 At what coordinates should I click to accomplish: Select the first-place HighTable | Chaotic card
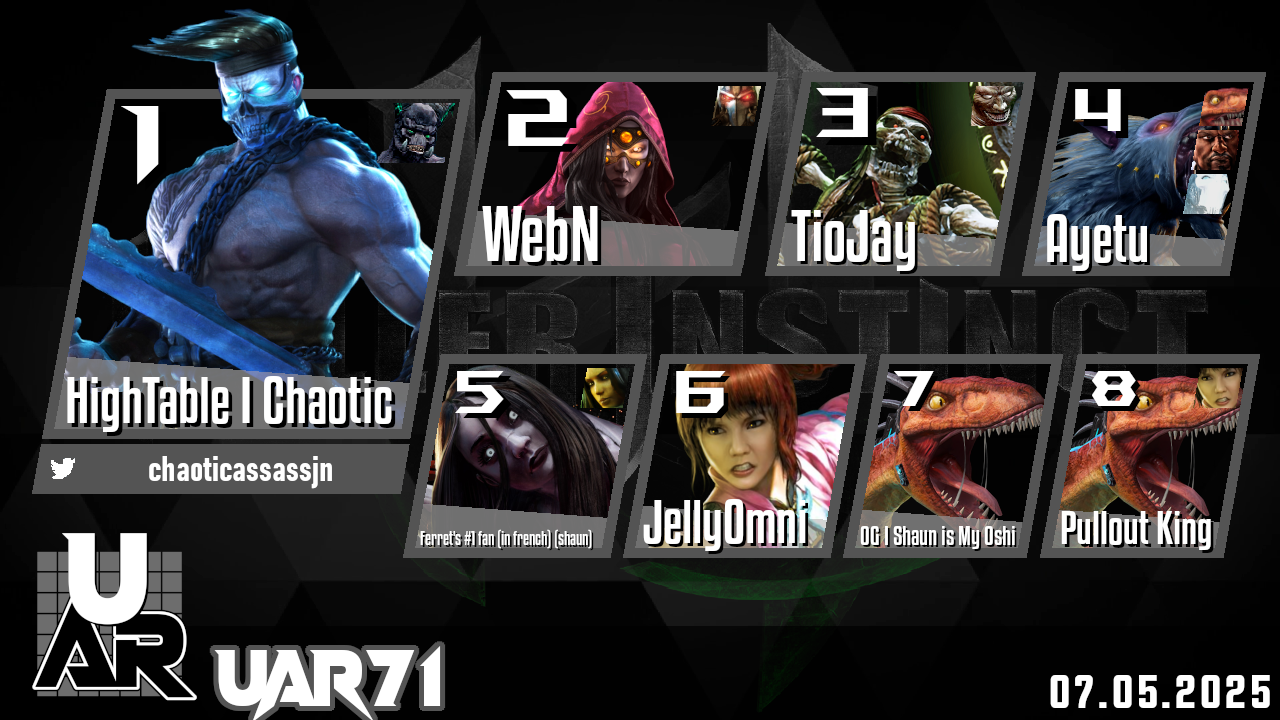click(x=255, y=265)
